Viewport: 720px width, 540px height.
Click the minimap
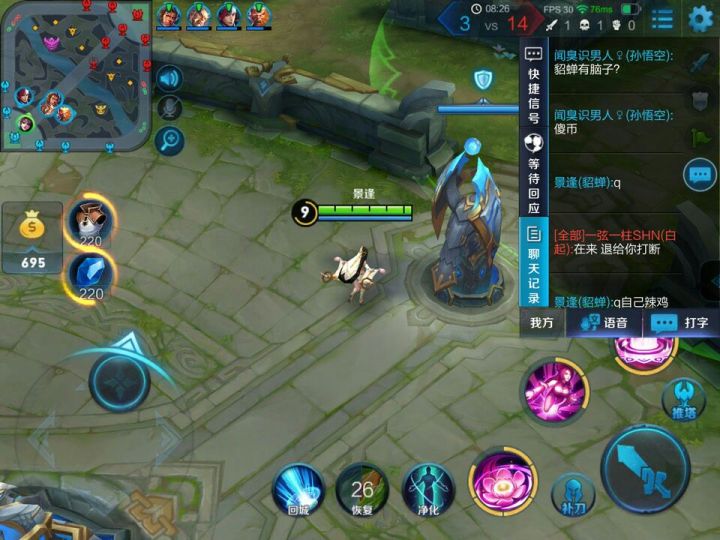coord(76,76)
